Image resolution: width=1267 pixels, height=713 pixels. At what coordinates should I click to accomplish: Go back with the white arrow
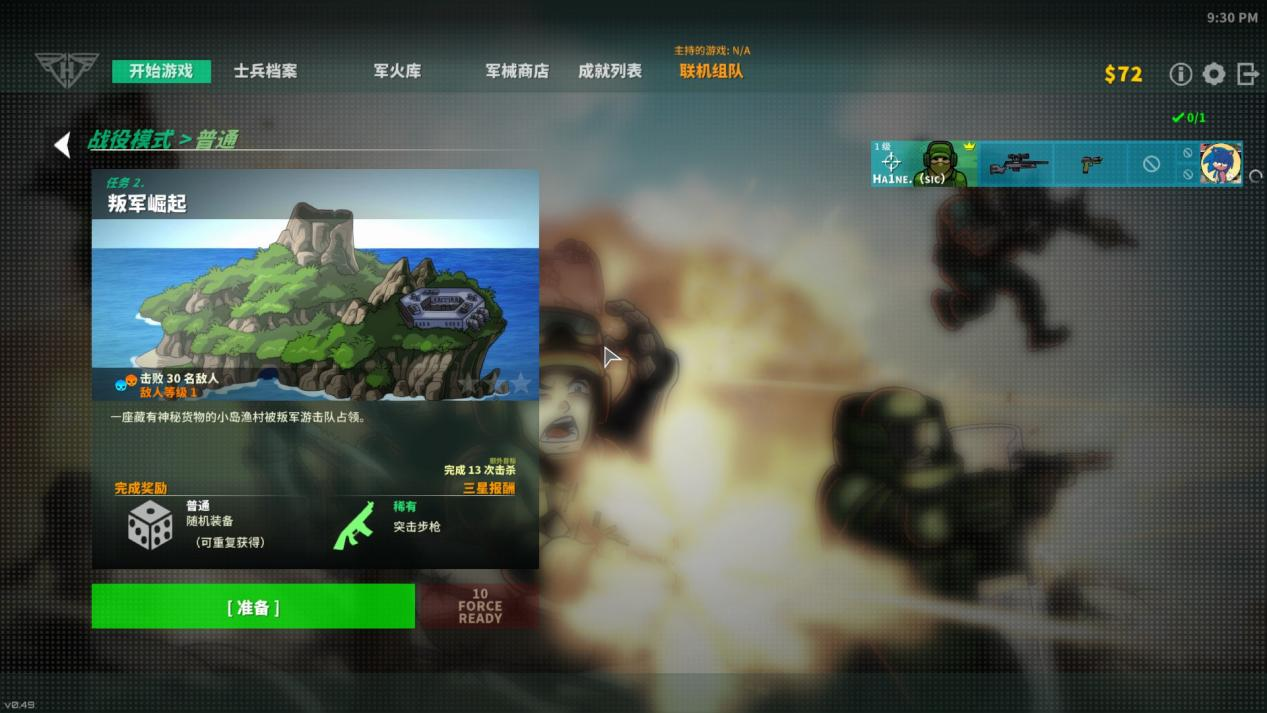coord(63,145)
